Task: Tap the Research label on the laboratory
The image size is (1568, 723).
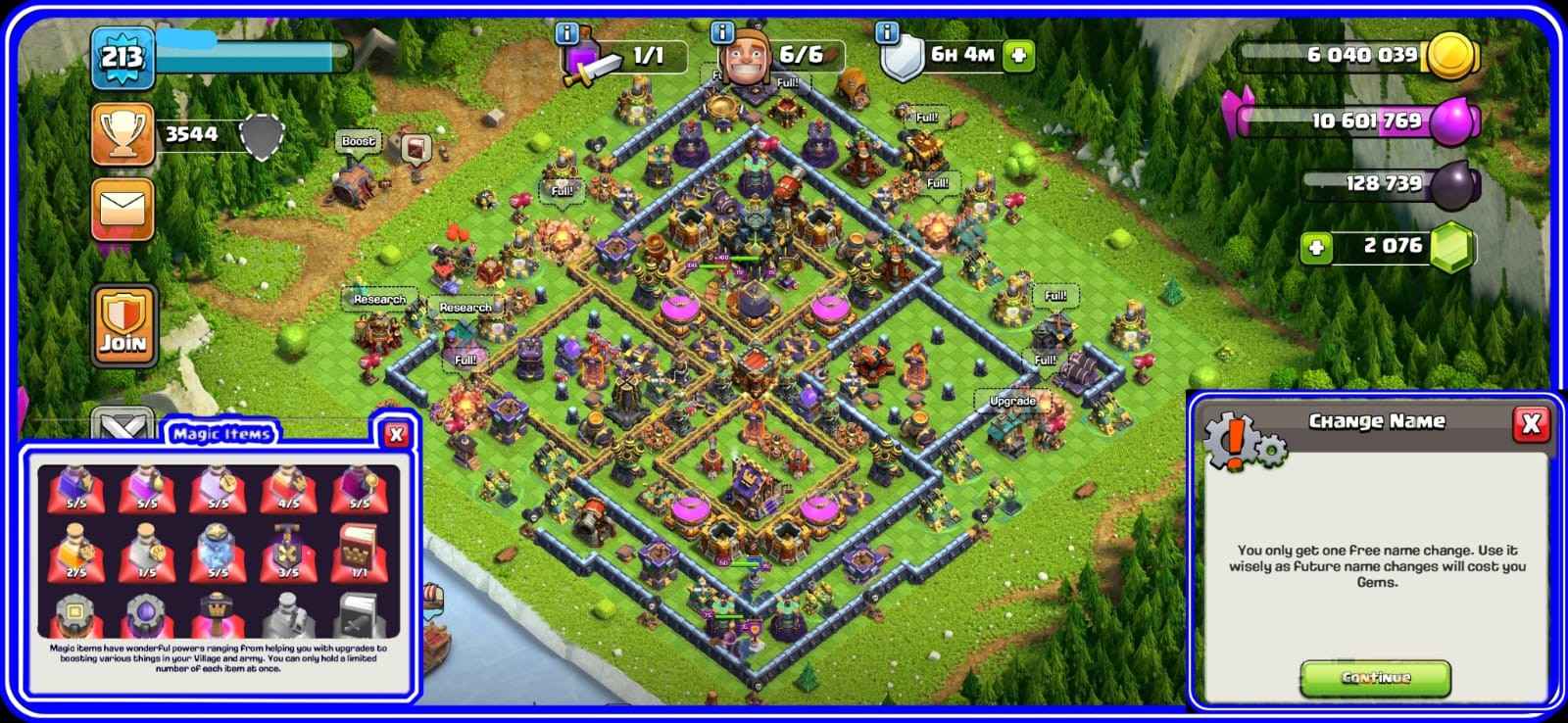Action: coord(380,297)
